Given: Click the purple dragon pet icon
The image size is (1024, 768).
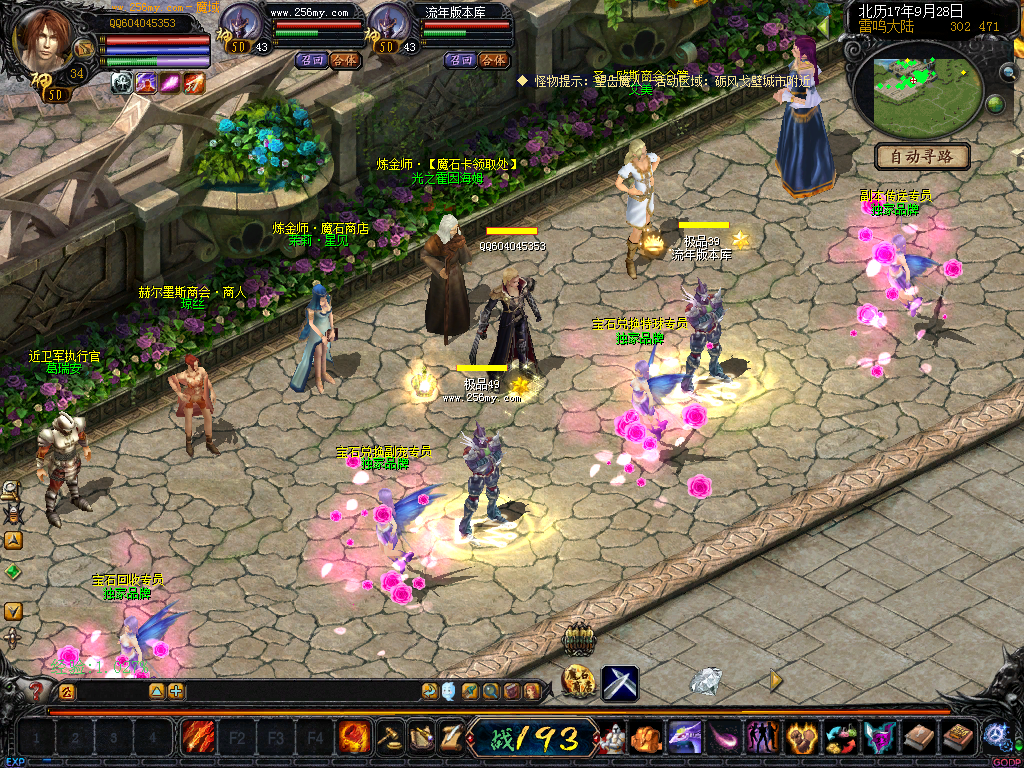Looking at the screenshot, I should tap(684, 738).
